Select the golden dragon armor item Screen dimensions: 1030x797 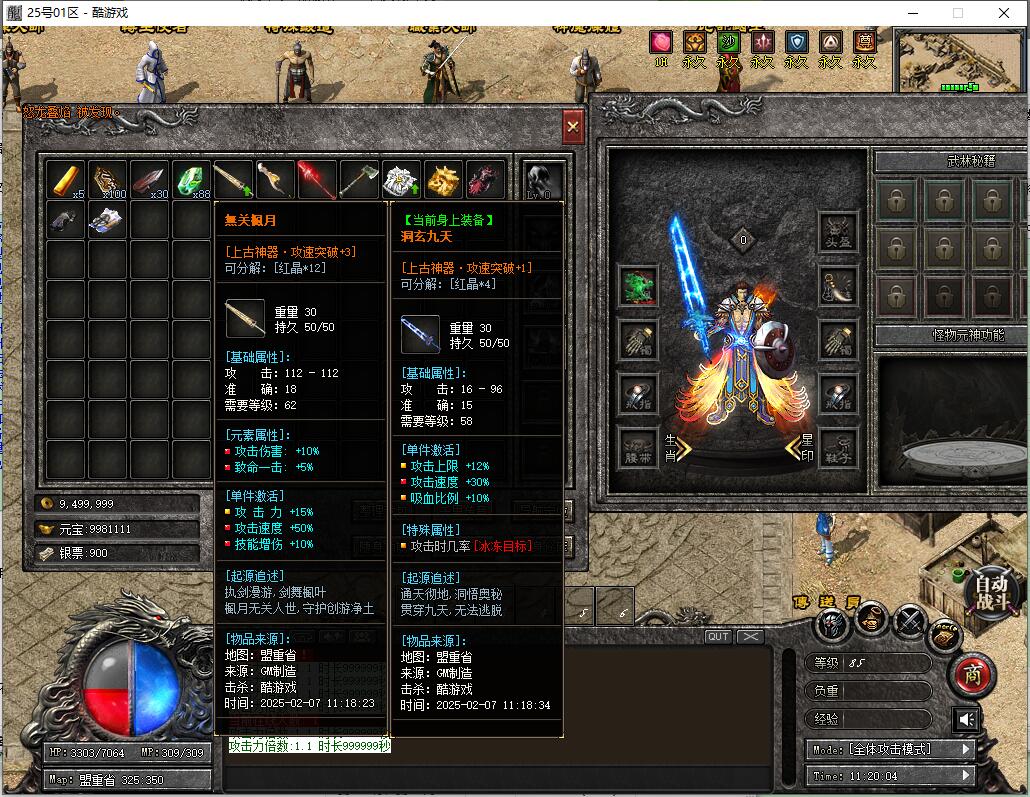click(x=443, y=180)
